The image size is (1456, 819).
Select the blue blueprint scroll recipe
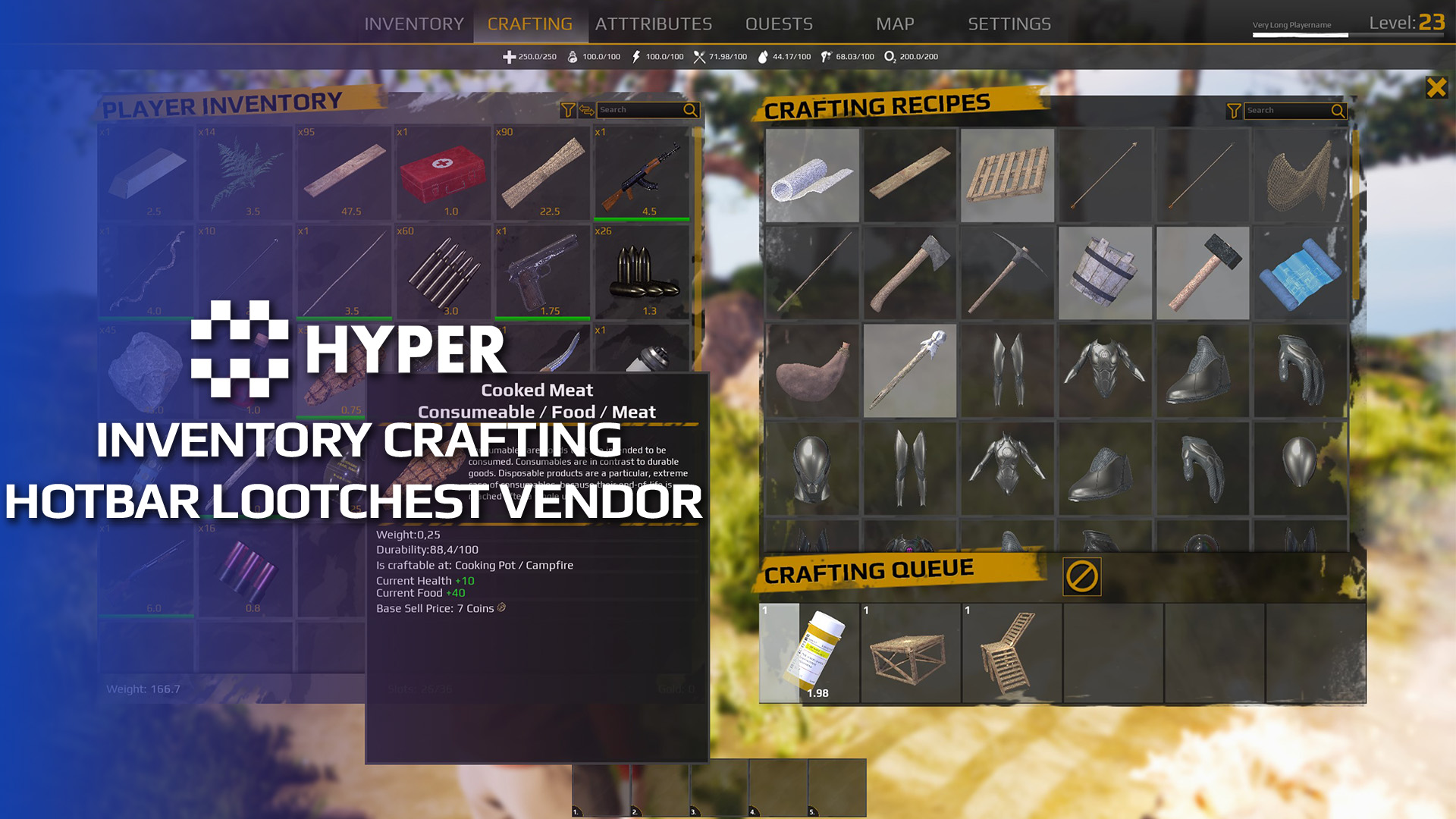coord(1300,273)
